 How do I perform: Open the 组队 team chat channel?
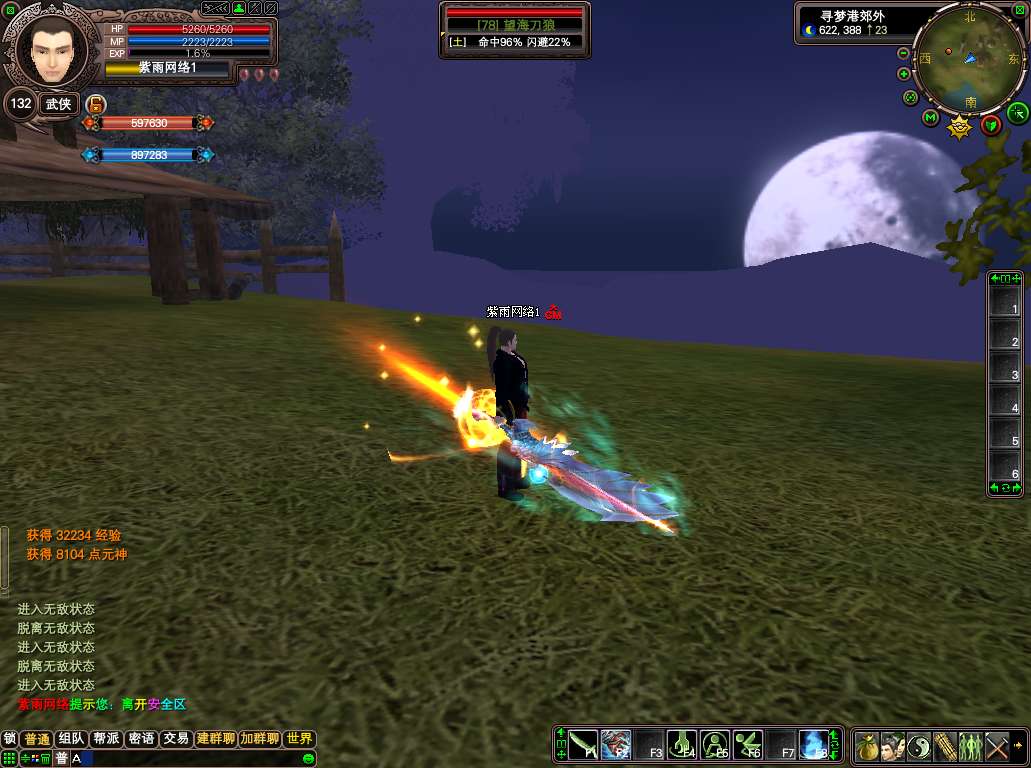[71, 739]
